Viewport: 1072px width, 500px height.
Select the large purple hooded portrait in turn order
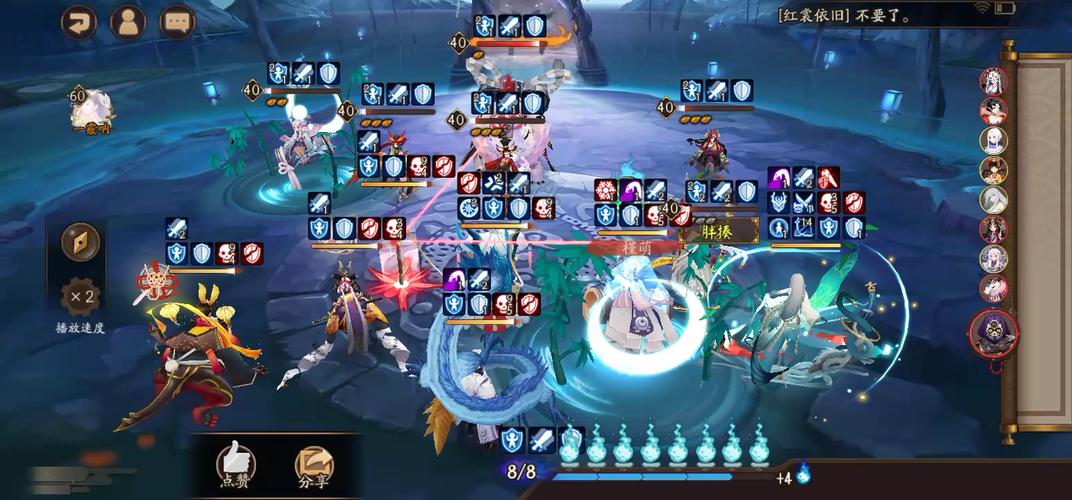[x=993, y=334]
